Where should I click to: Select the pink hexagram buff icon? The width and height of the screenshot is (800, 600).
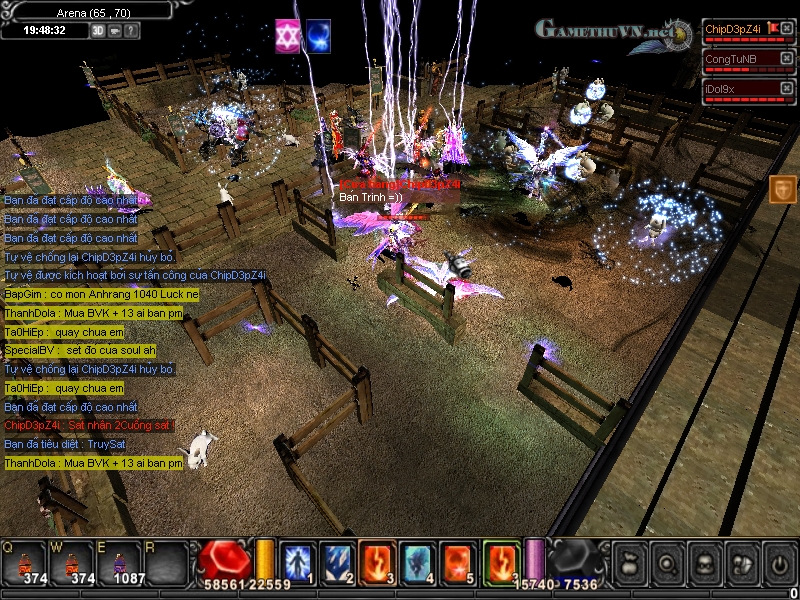(288, 35)
